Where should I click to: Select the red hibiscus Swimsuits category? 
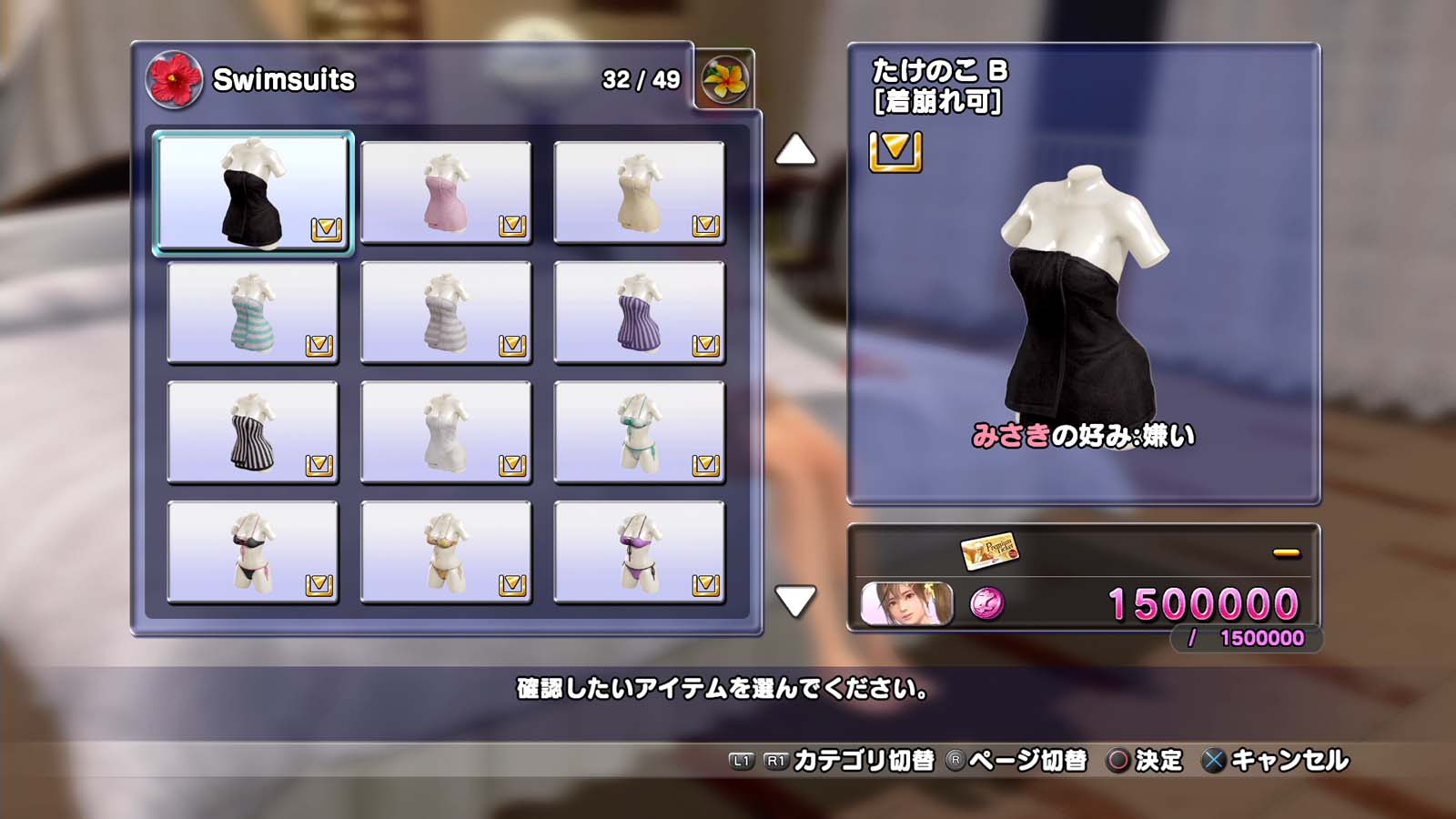click(174, 79)
